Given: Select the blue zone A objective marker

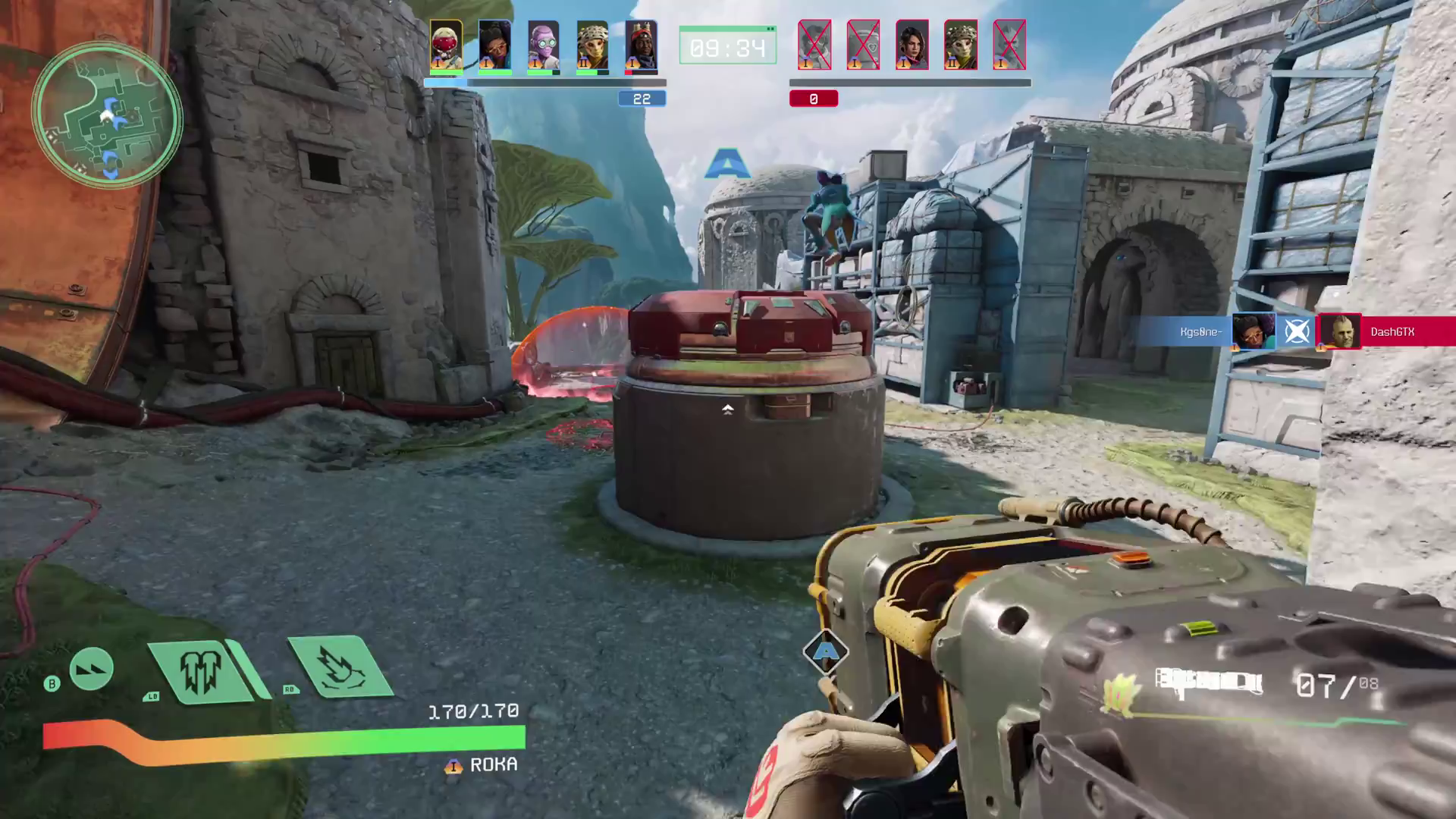Looking at the screenshot, I should (727, 164).
